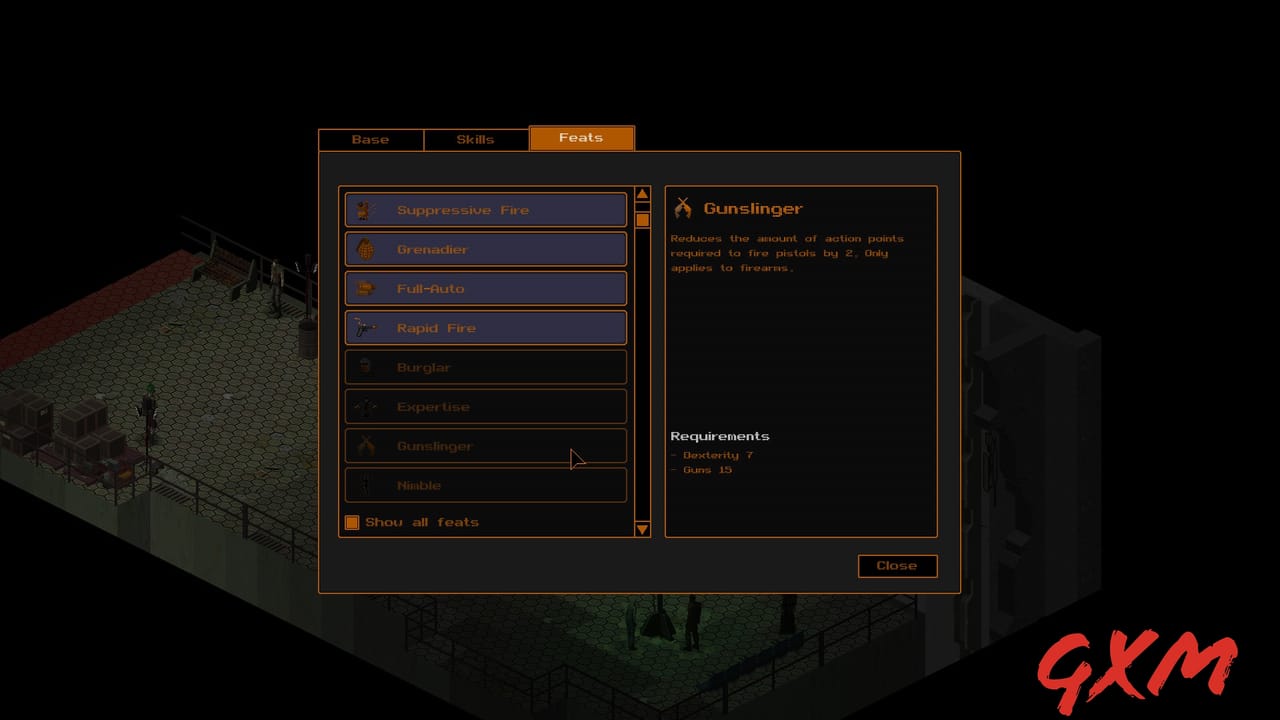Viewport: 1280px width, 720px height.
Task: Switch to the Base tab
Action: tap(371, 139)
